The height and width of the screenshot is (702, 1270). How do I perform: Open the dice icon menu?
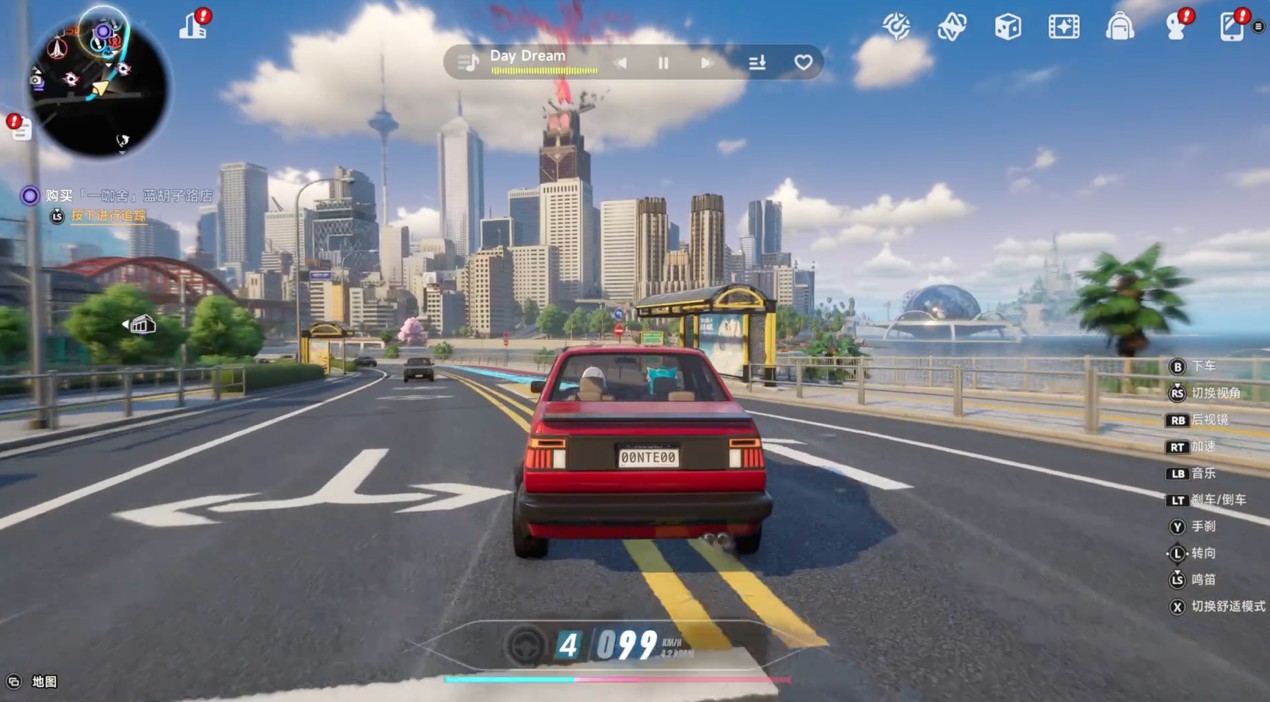click(x=1007, y=27)
